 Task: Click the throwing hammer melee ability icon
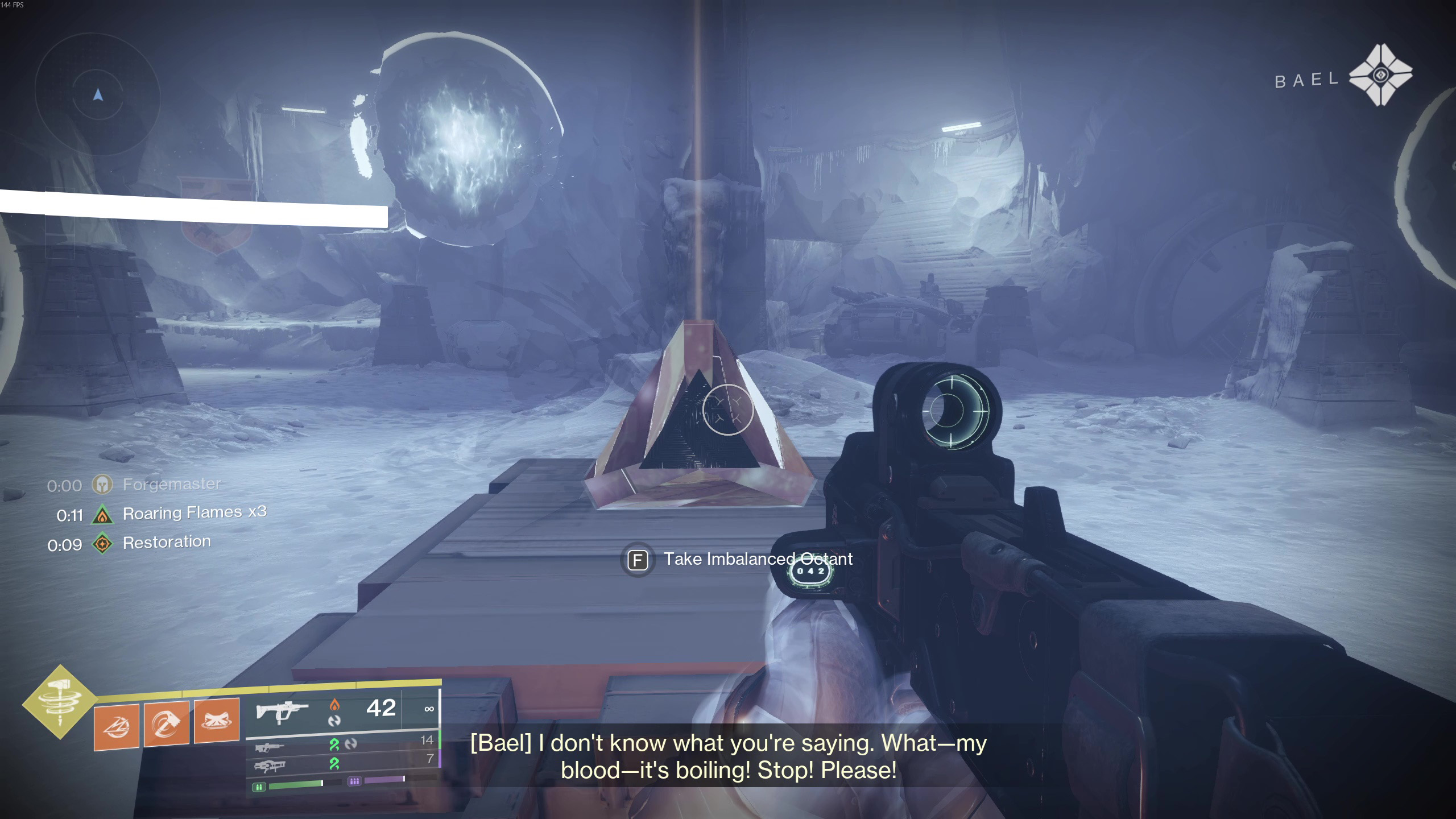167,723
